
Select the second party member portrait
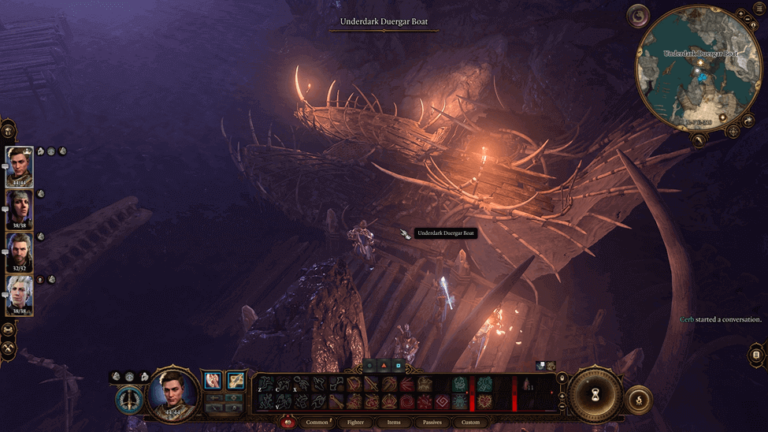19,209
